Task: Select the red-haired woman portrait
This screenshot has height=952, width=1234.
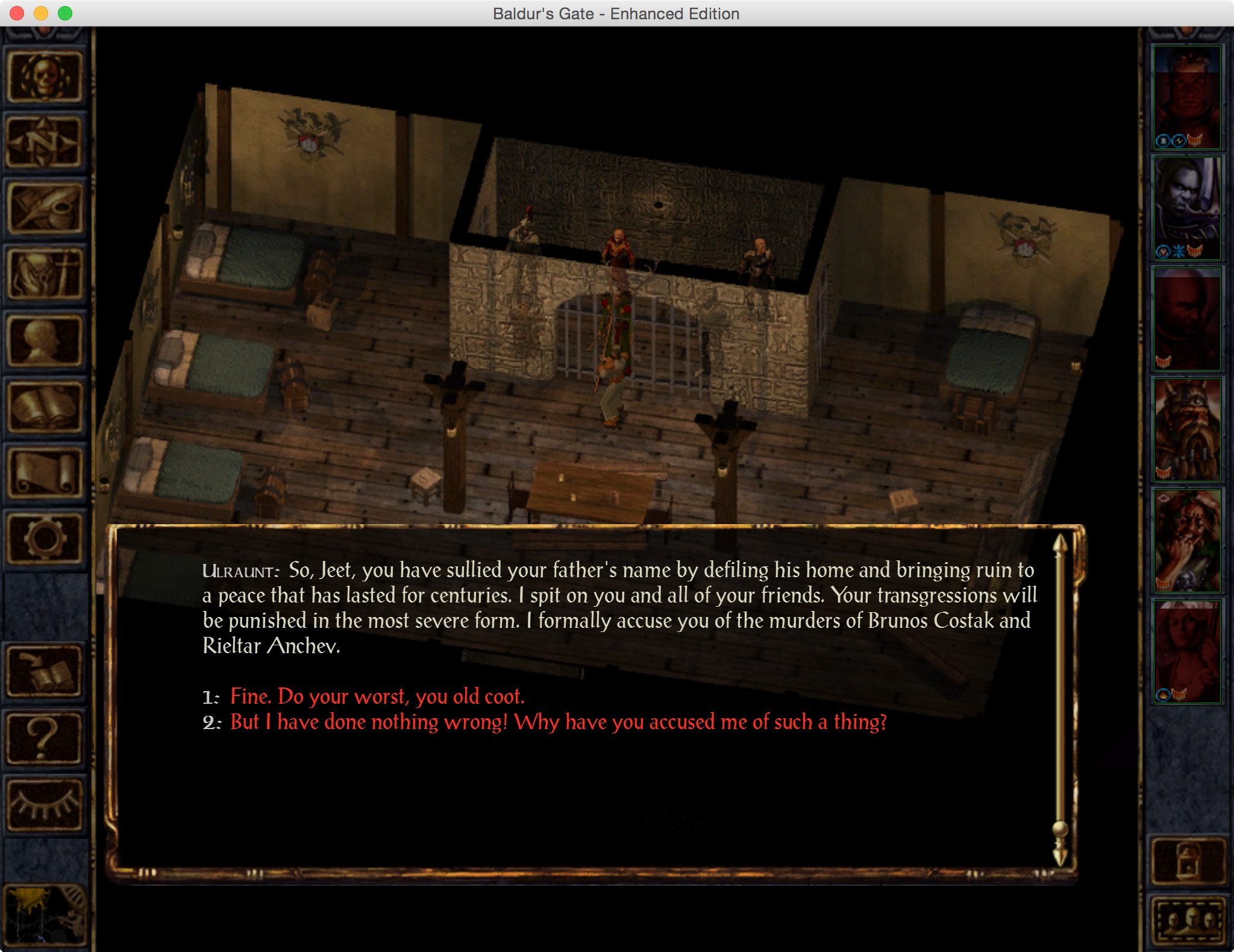Action: point(1186,651)
